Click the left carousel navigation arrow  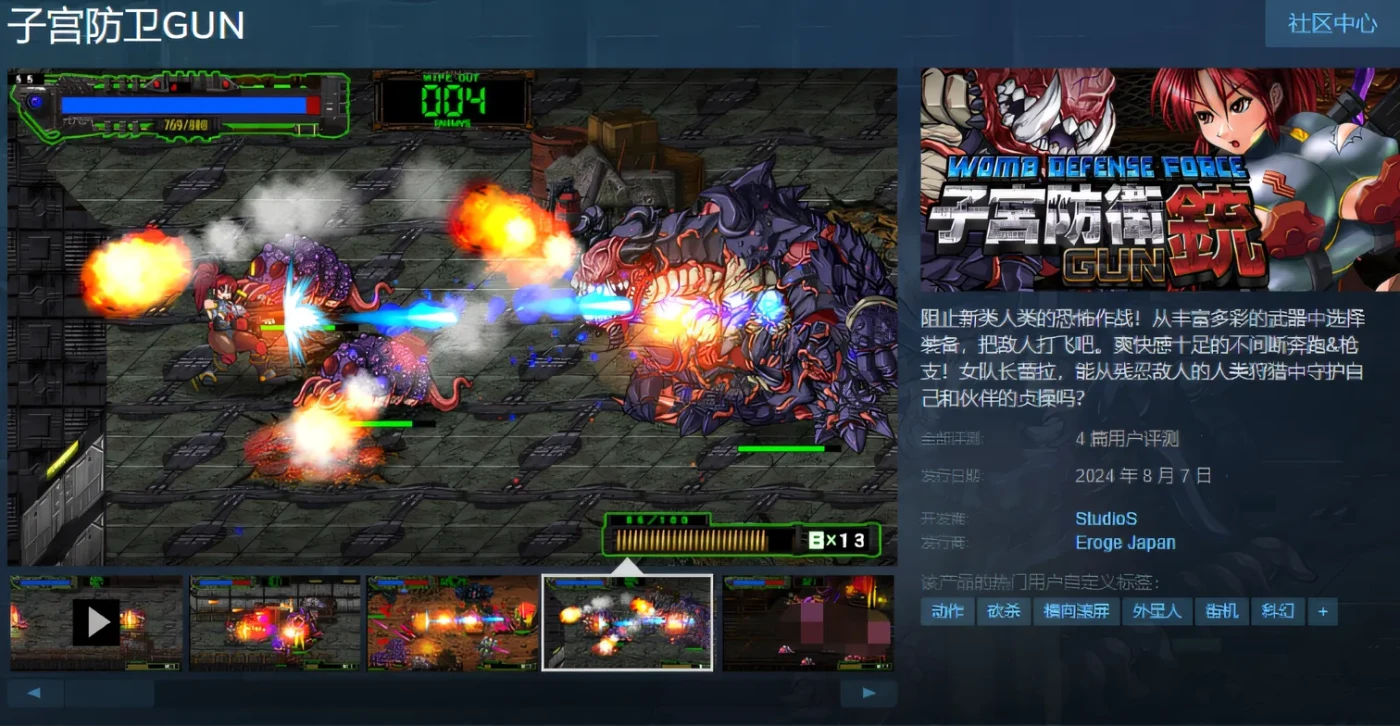point(36,692)
